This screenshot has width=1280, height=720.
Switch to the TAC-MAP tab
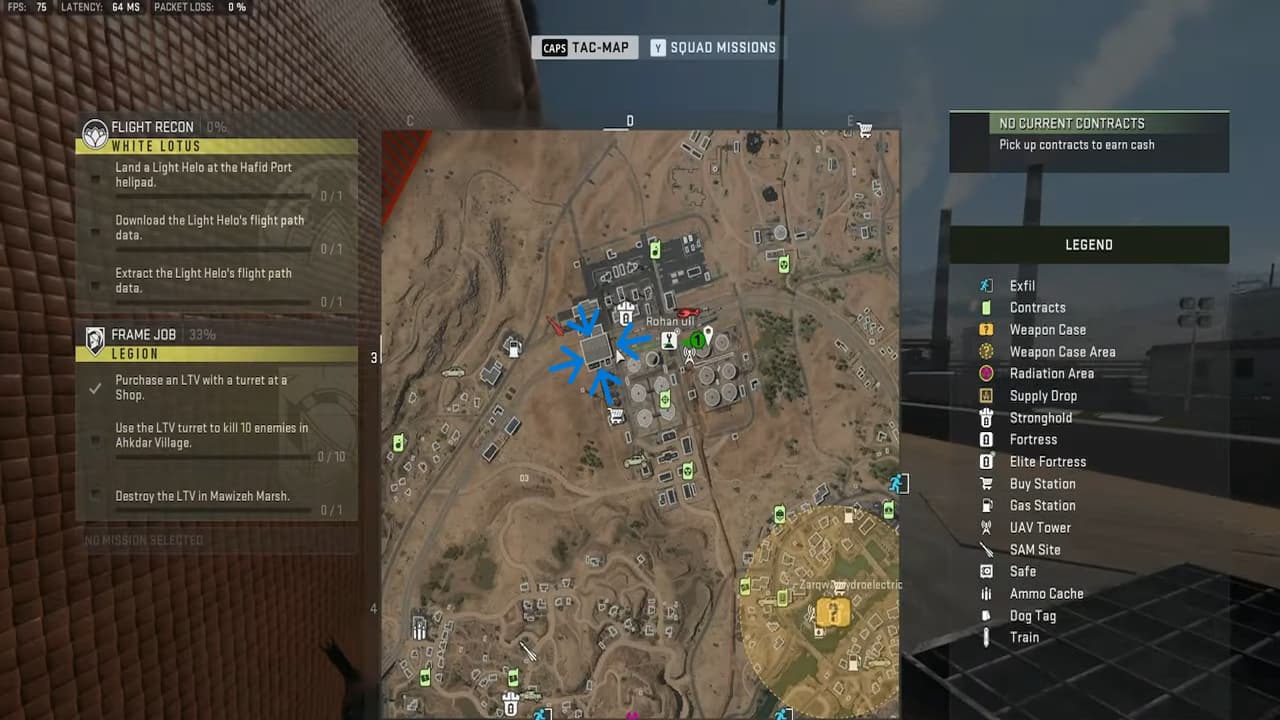coord(586,47)
